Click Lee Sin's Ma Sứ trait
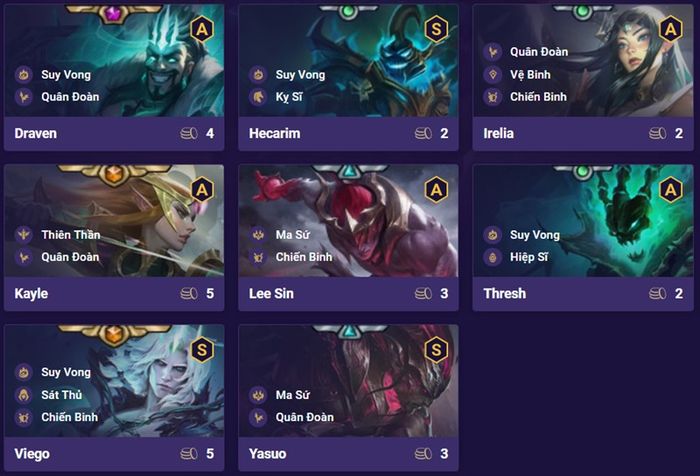Viewport: 700px width, 476px height. click(292, 235)
